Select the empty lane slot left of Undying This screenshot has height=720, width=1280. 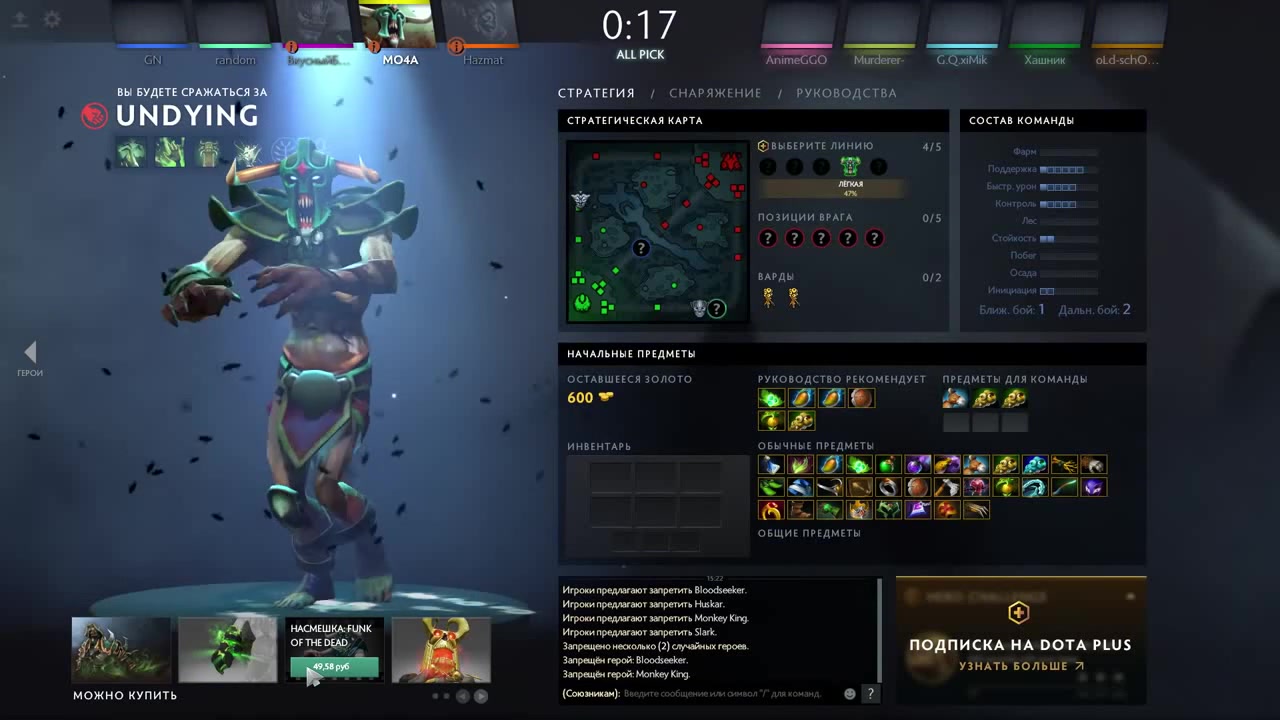(822, 166)
